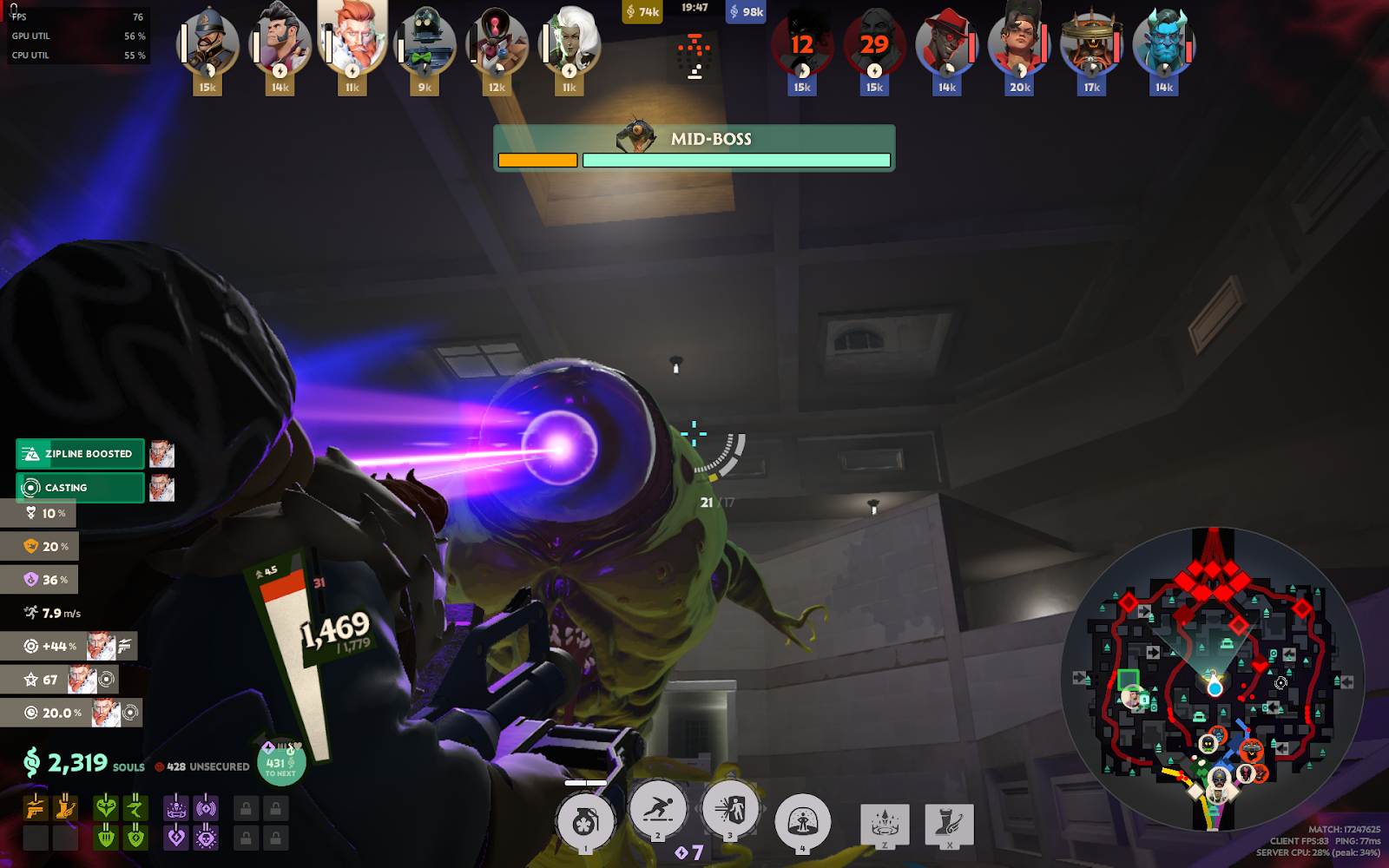The width and height of the screenshot is (1389, 868).
Task: Trigger the shield bash ability
Action: 730,811
